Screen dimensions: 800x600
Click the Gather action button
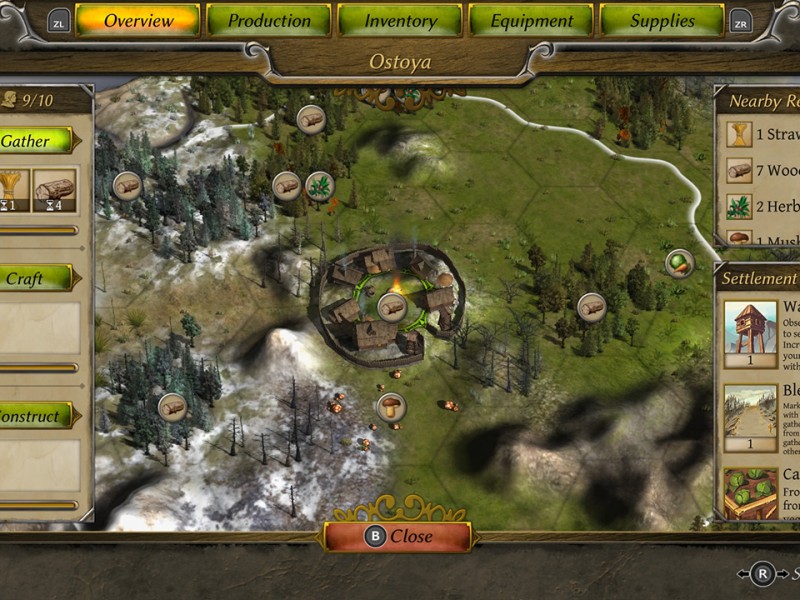point(34,141)
